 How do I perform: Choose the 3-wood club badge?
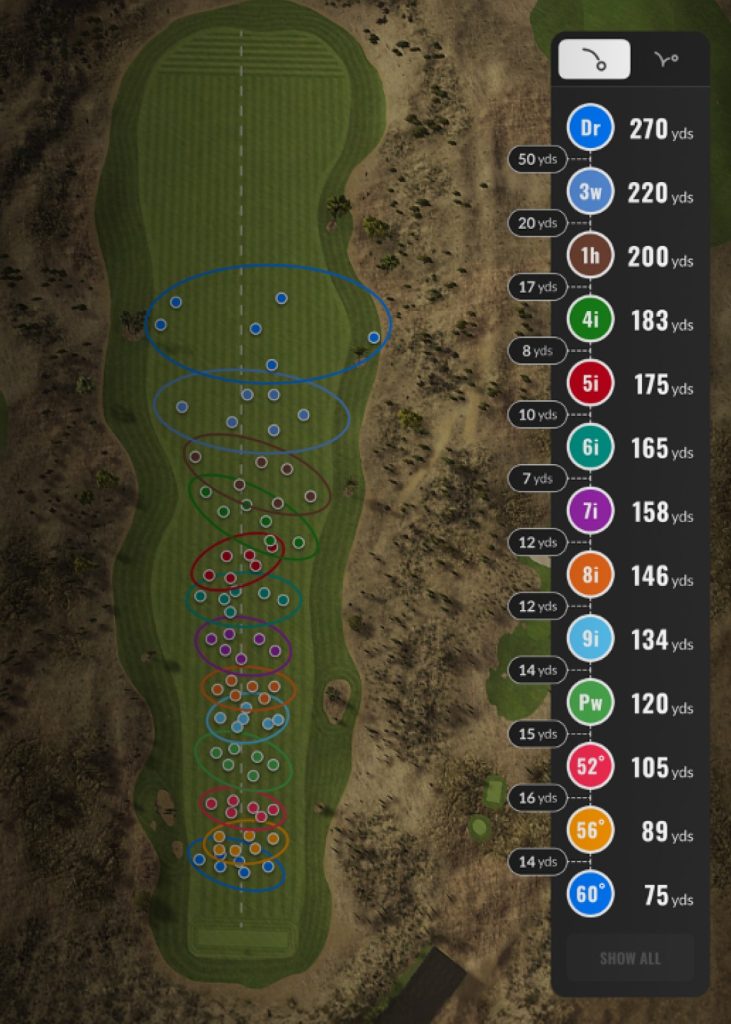coord(590,193)
